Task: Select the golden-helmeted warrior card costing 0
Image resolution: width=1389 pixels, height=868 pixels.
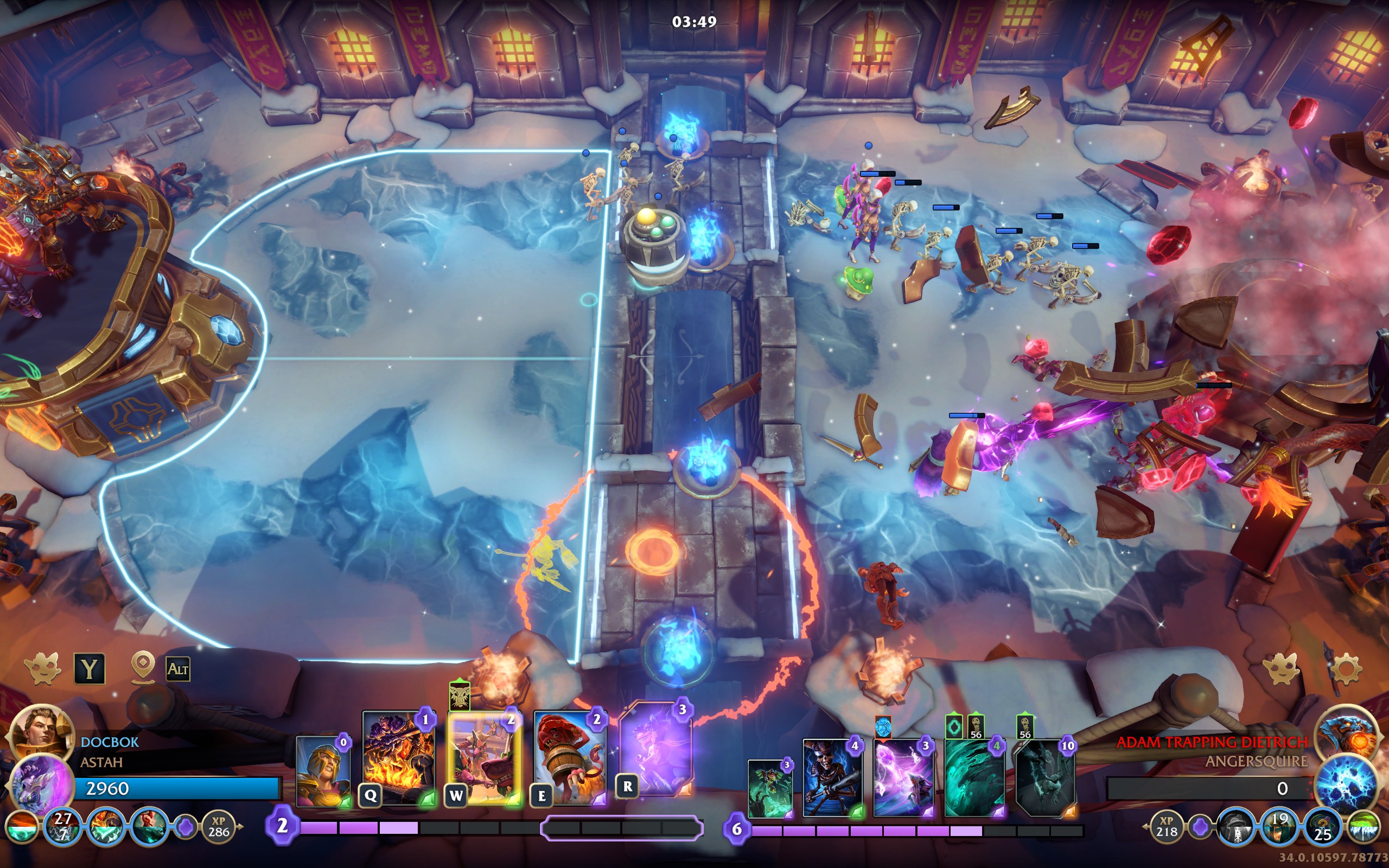Action: coord(324,771)
